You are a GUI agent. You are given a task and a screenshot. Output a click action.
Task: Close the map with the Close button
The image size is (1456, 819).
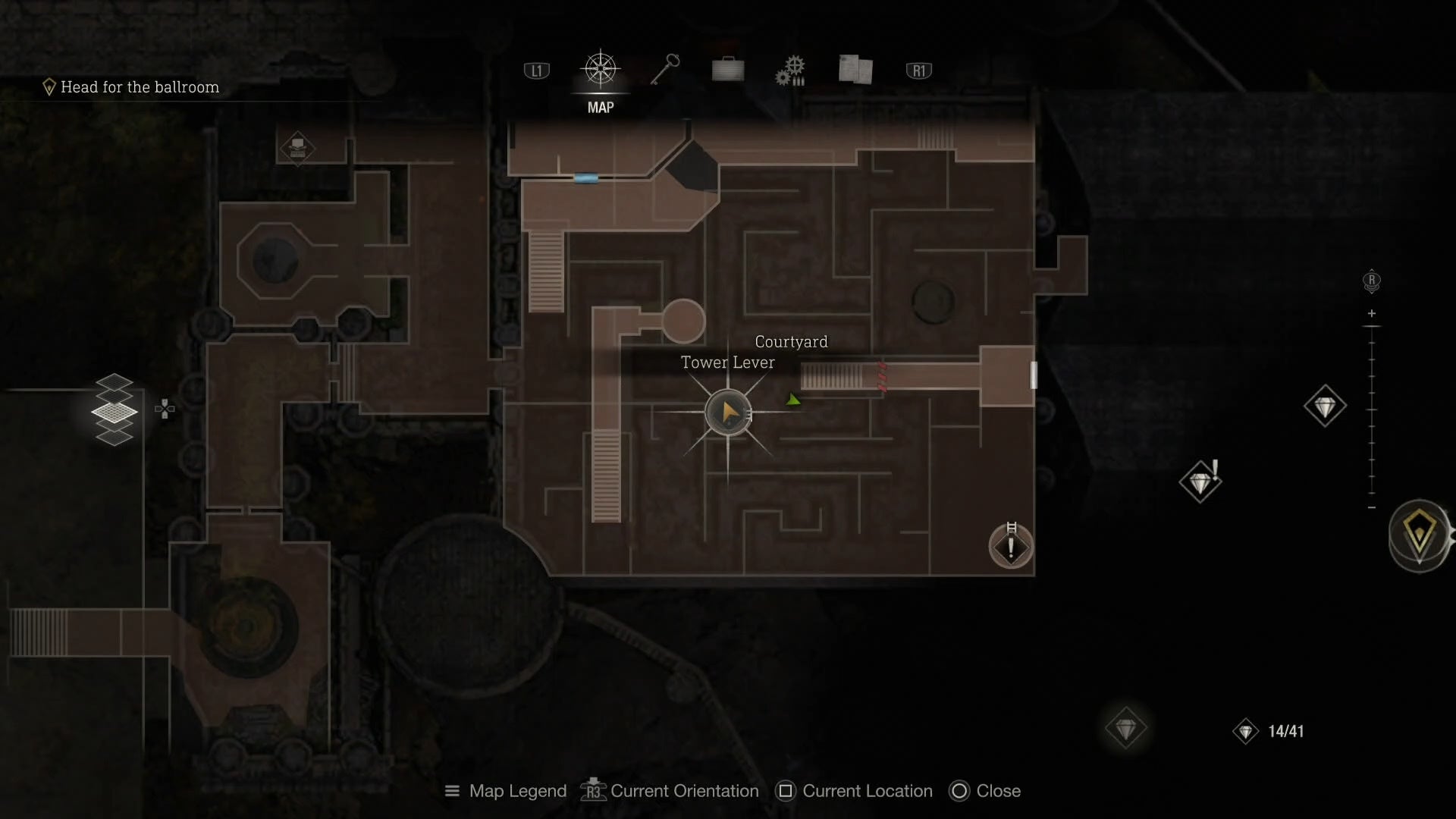click(960, 791)
